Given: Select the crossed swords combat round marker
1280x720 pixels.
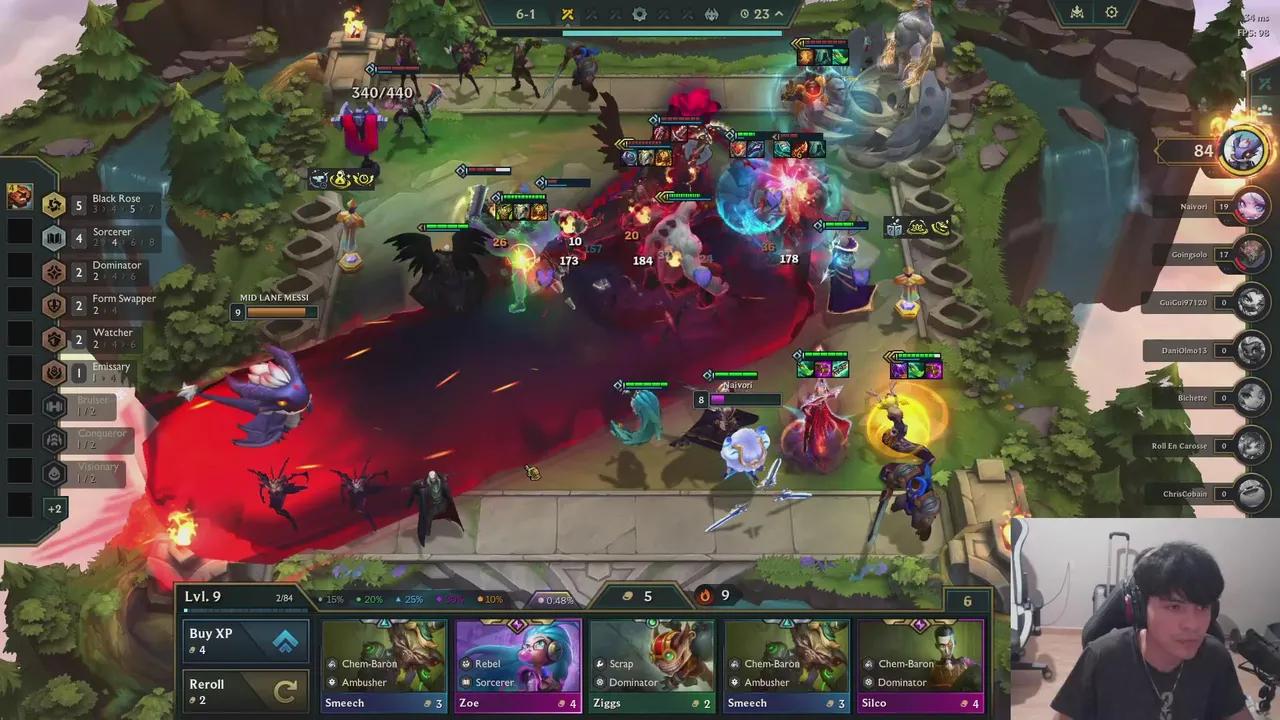Looking at the screenshot, I should pos(567,14).
